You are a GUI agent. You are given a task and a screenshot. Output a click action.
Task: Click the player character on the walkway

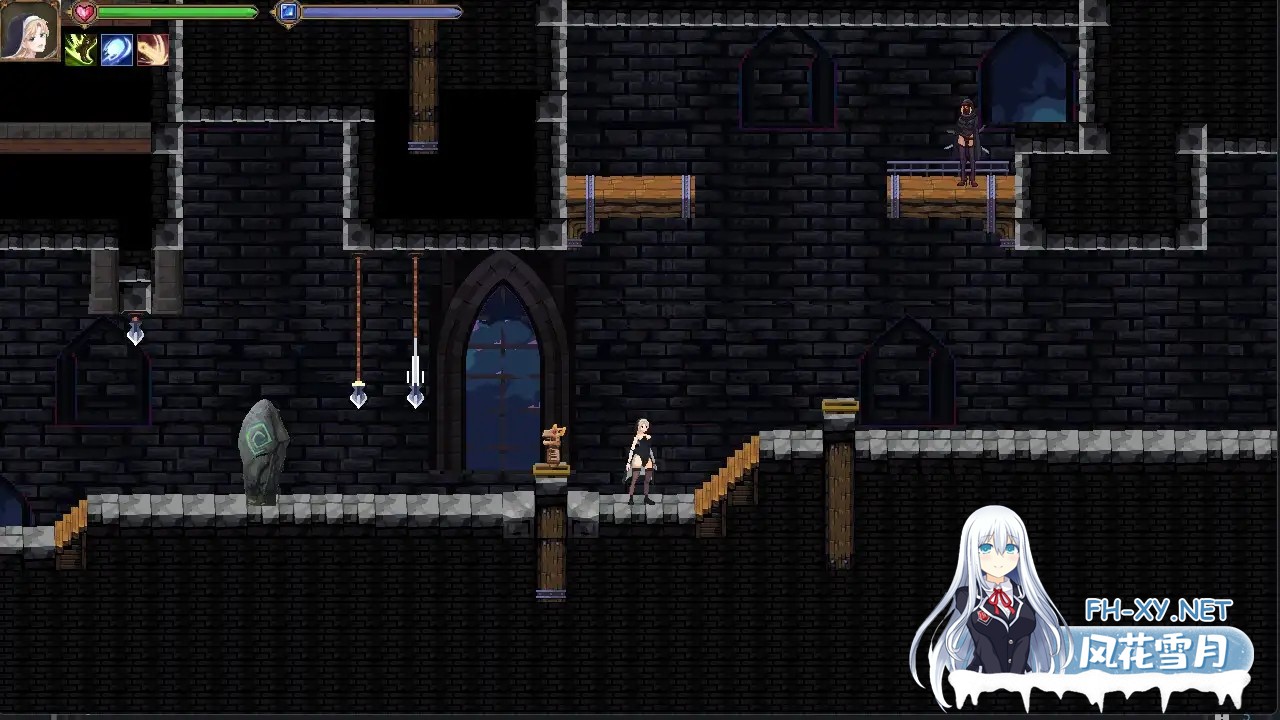640,455
